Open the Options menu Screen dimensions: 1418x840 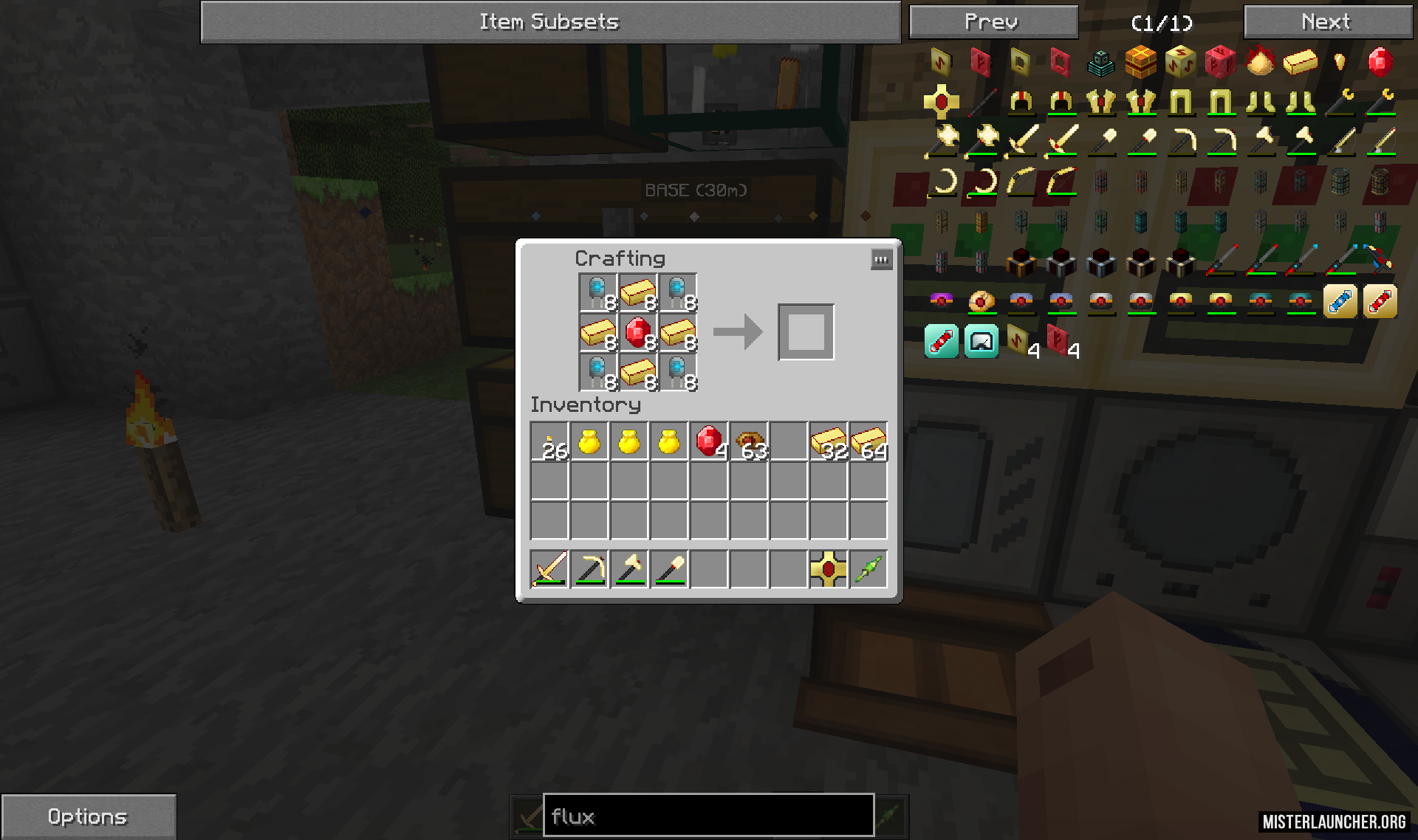coord(87,816)
